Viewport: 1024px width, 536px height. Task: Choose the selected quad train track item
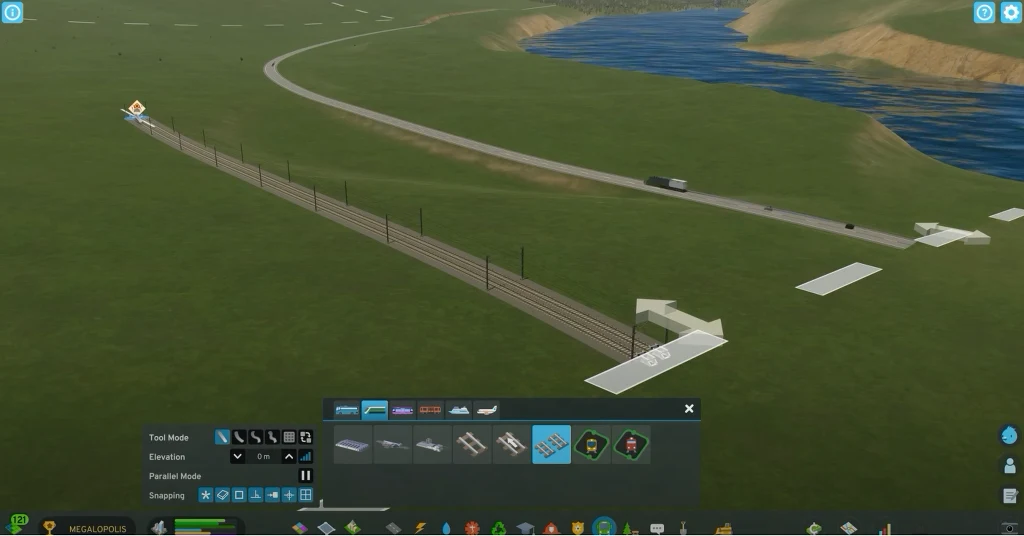552,444
